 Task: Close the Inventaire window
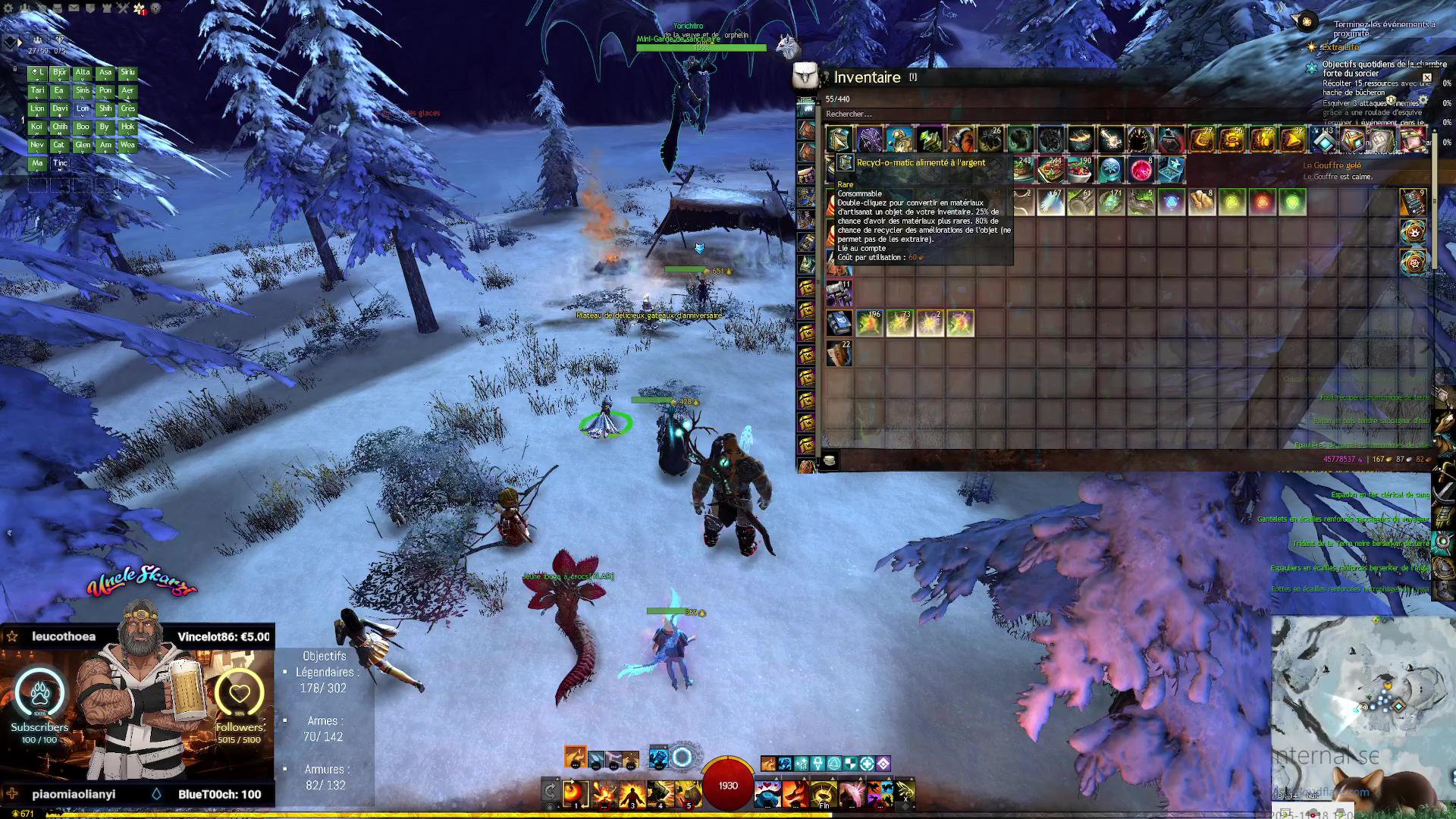pyautogui.click(x=1426, y=77)
